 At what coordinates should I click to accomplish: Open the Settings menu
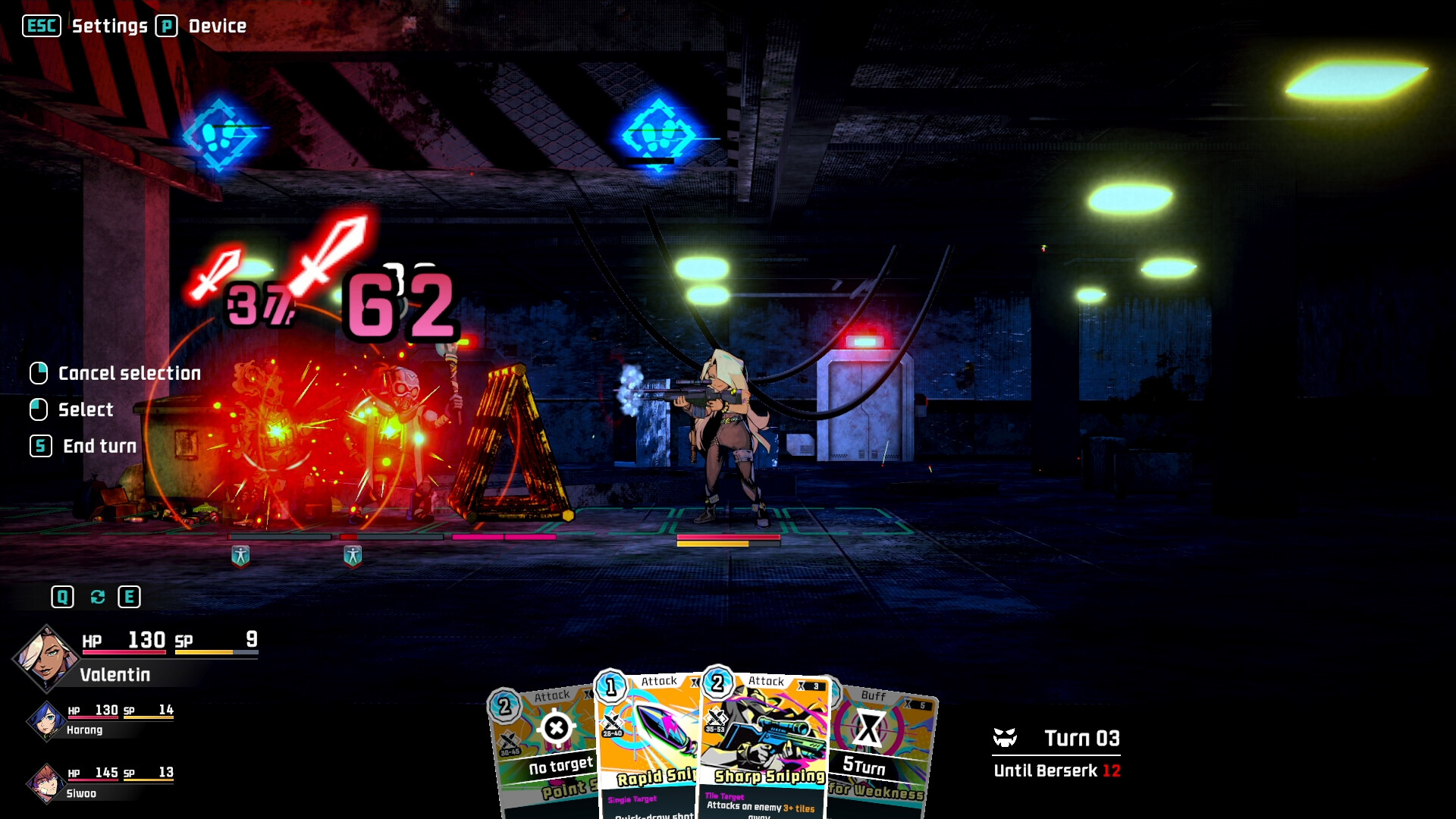109,27
